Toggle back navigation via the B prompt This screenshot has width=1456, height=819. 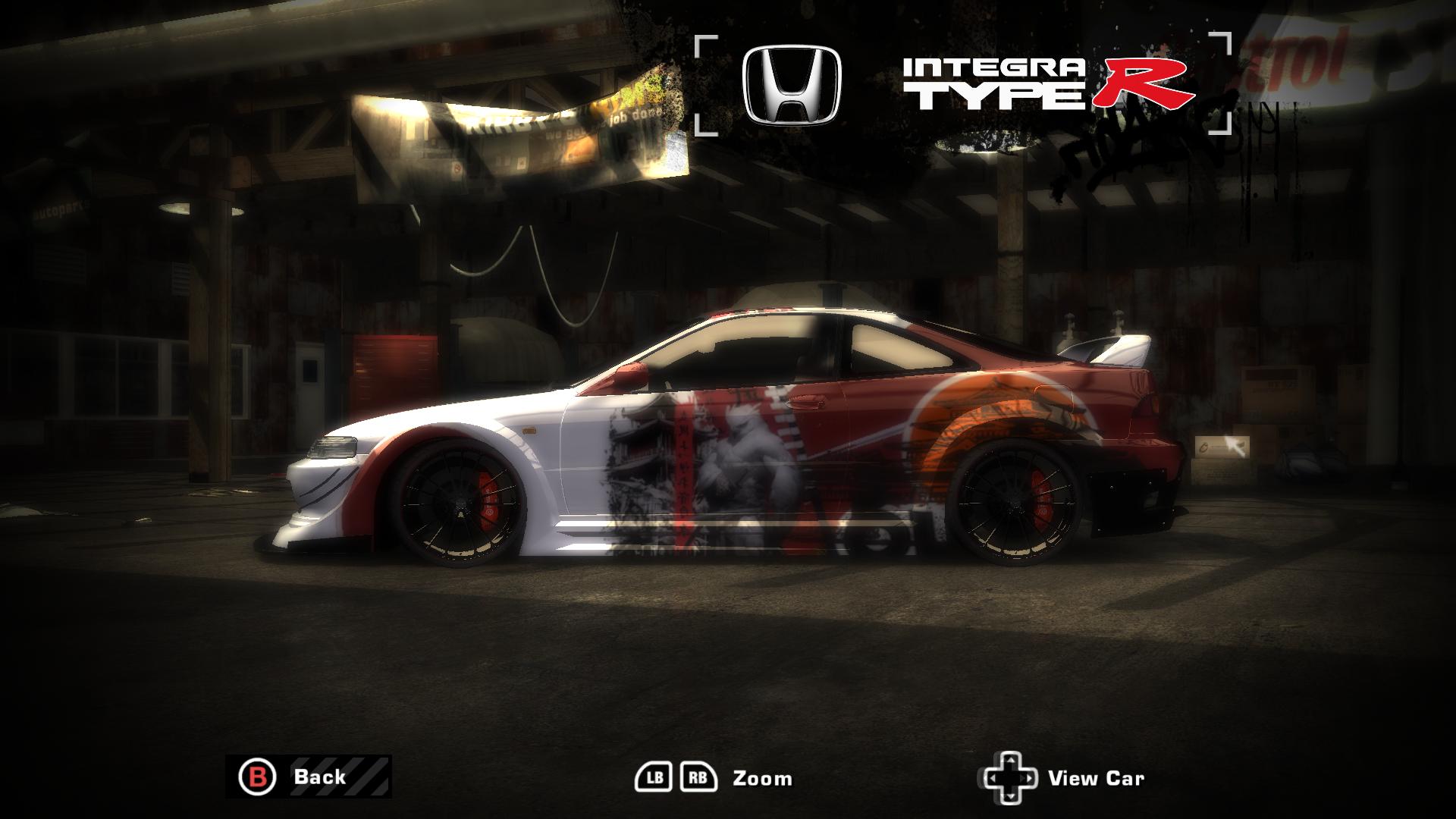click(259, 777)
